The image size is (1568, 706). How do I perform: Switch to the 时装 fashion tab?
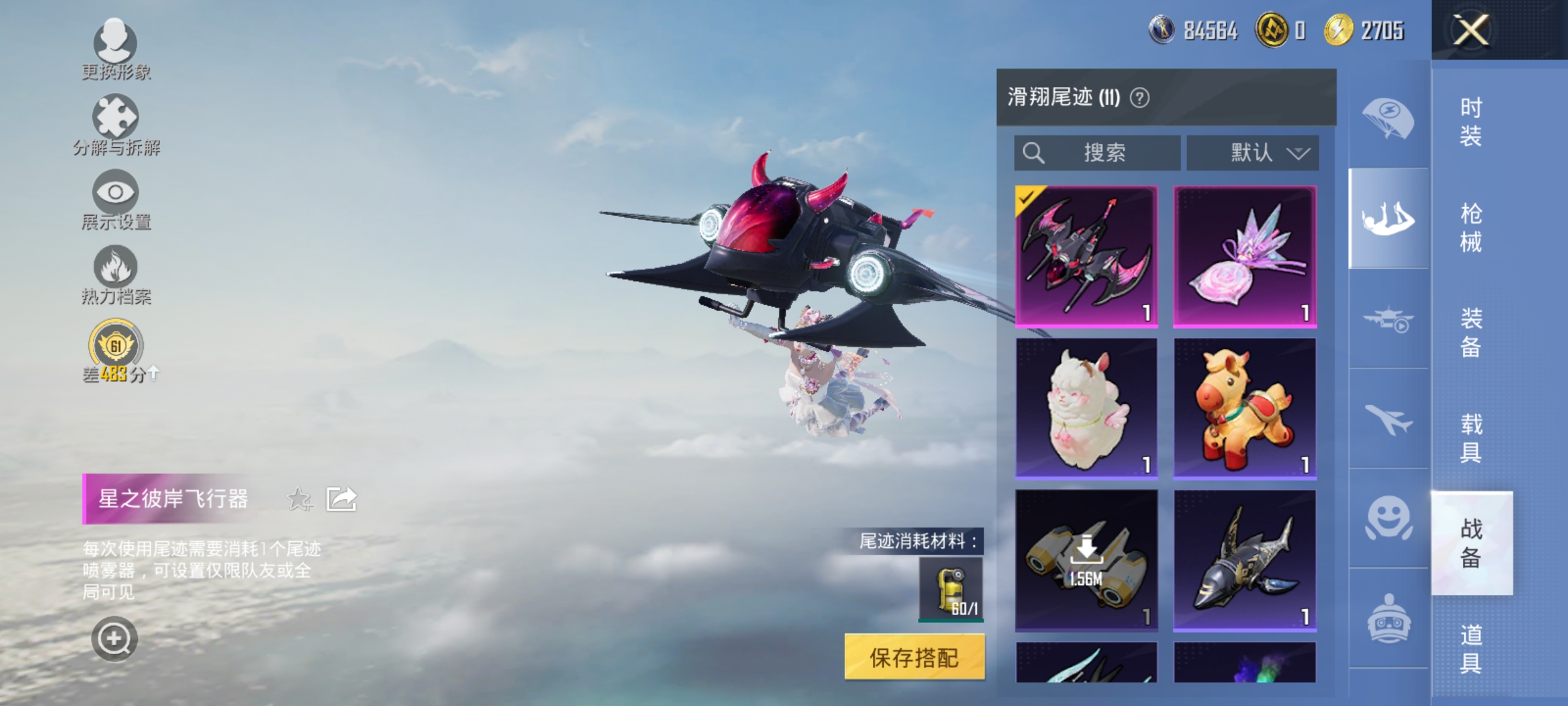1471,121
